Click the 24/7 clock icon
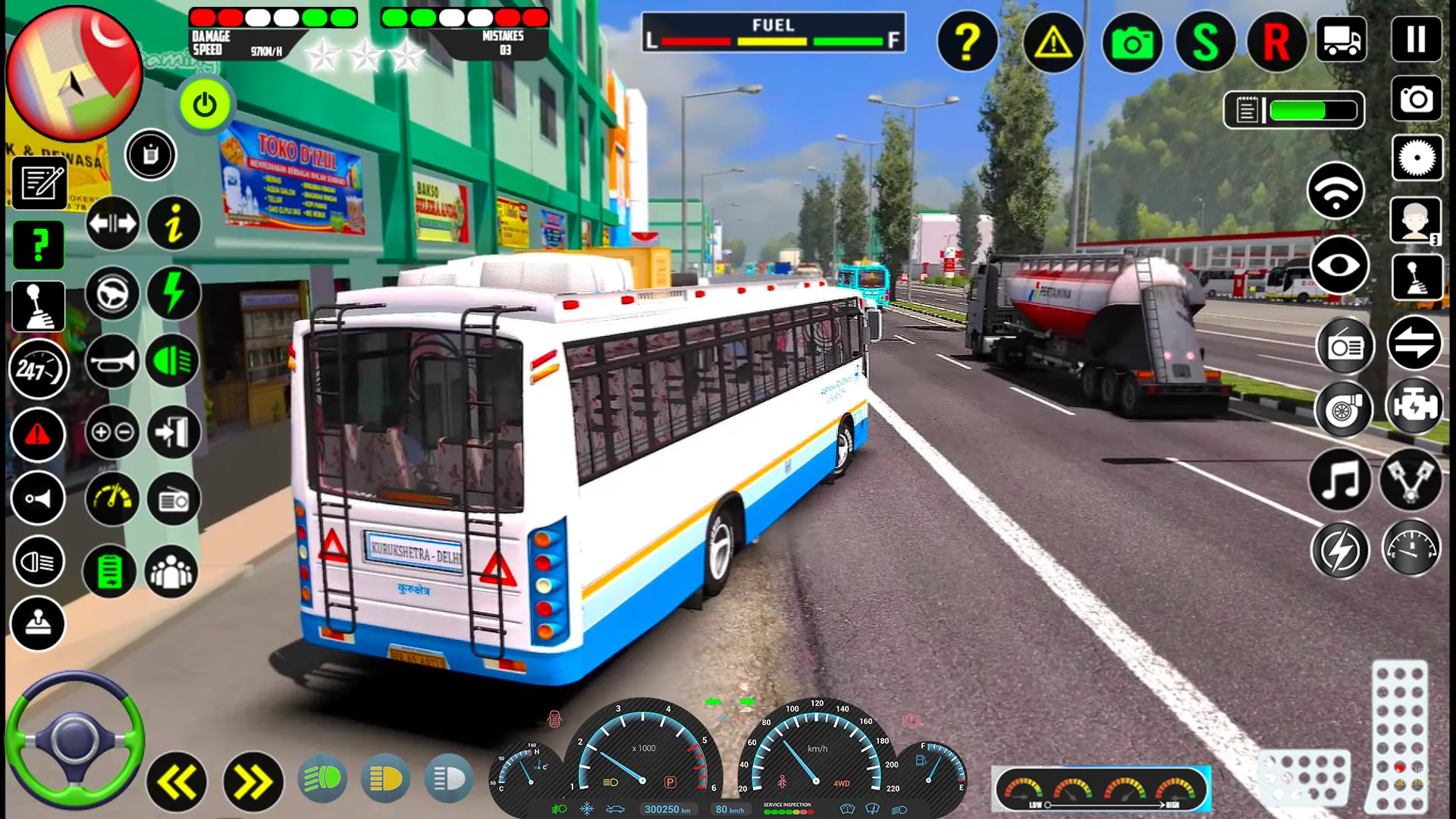1456x819 pixels. click(38, 370)
